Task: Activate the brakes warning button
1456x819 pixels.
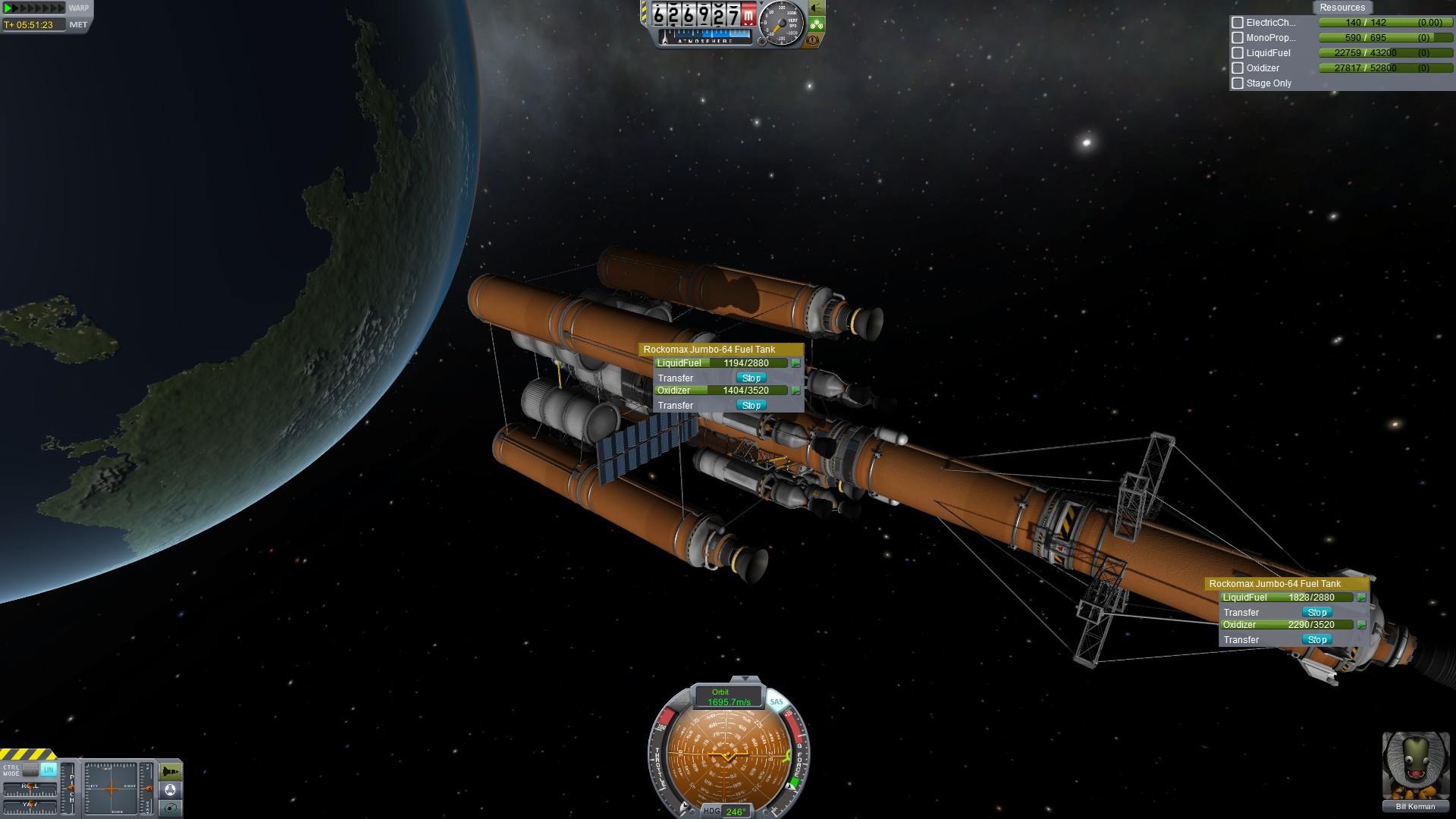Action: 813,40
